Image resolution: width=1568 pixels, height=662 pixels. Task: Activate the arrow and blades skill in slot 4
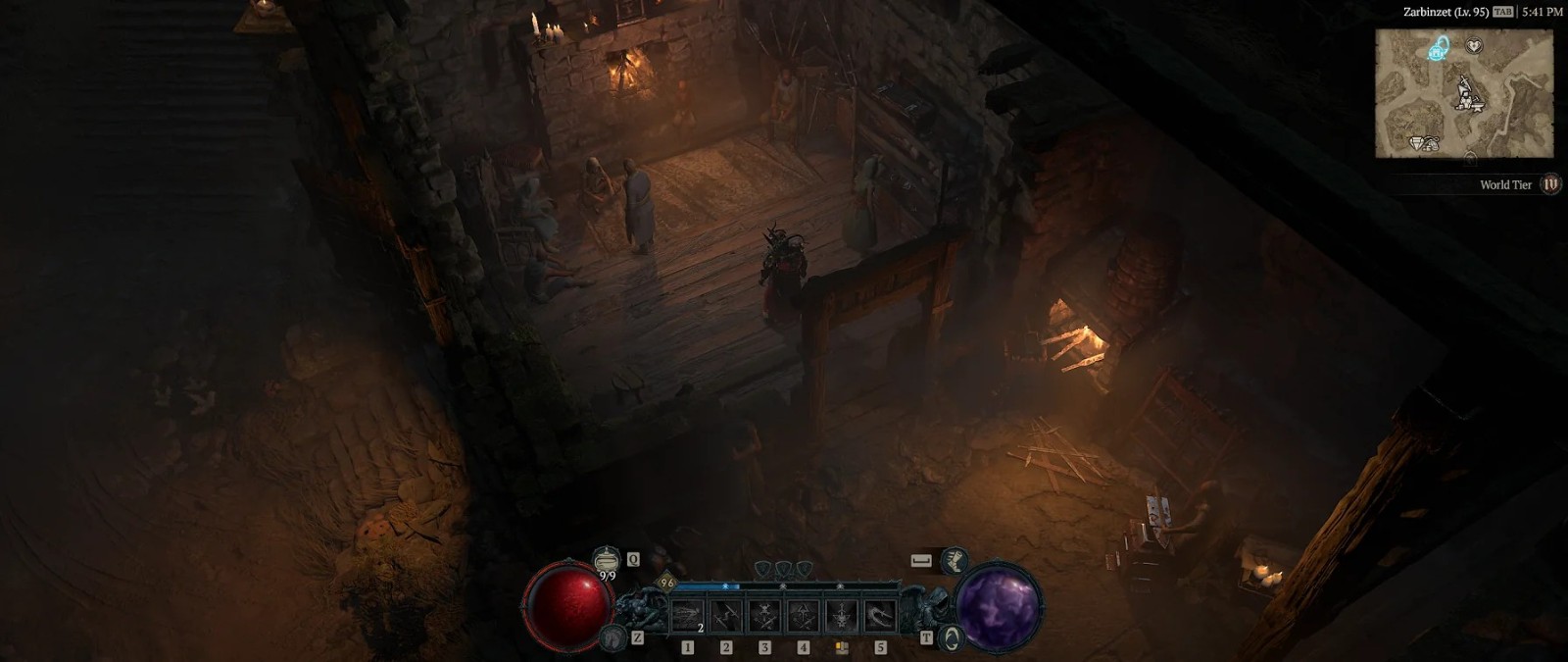[x=804, y=616]
